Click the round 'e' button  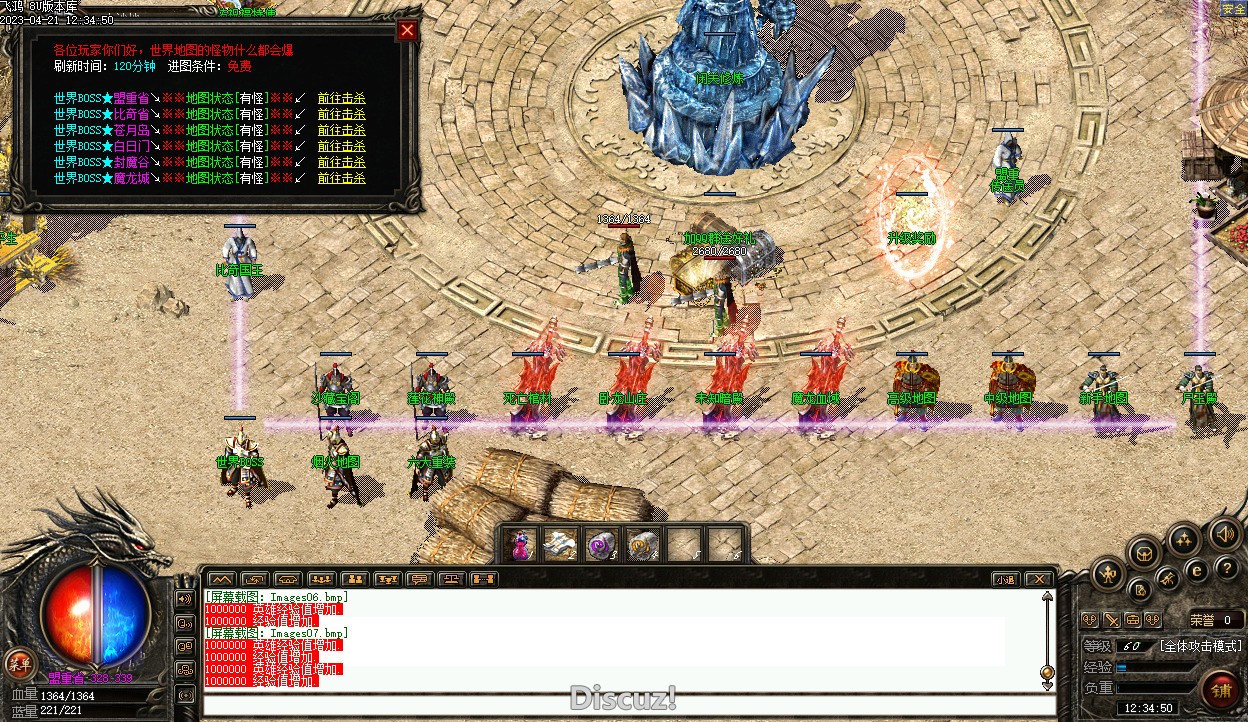click(x=1196, y=571)
